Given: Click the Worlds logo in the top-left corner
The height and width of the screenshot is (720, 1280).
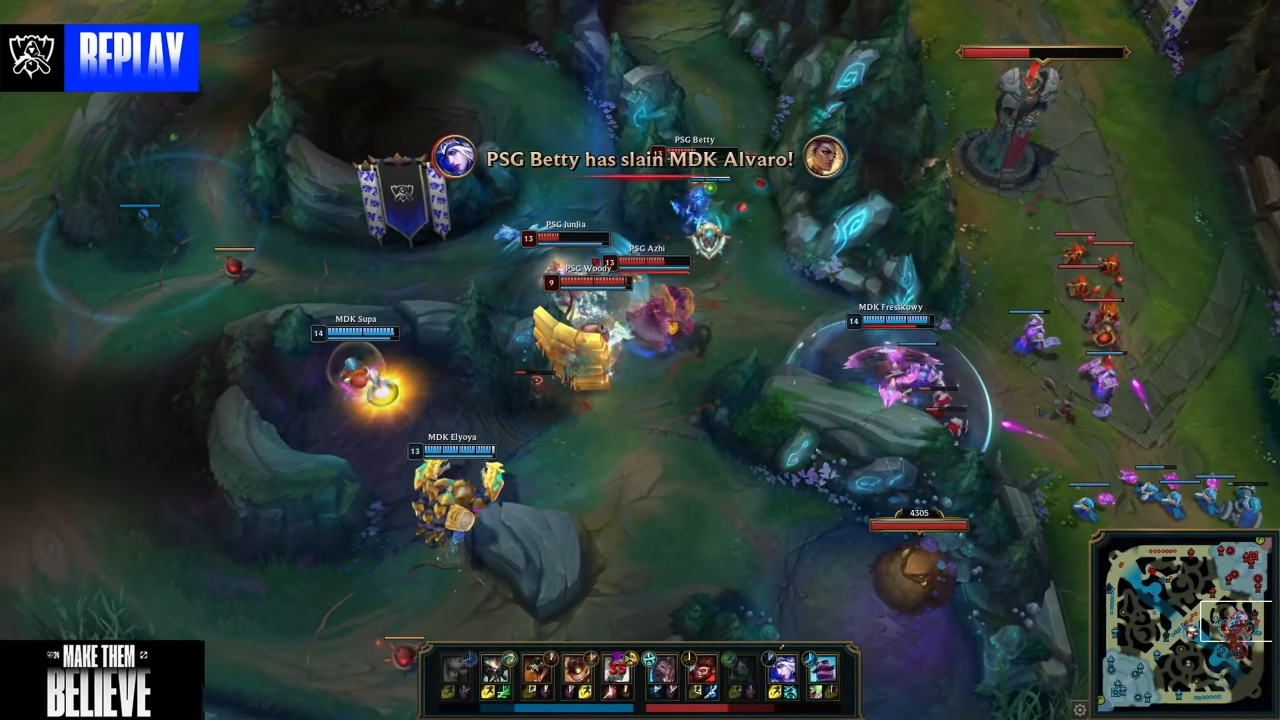Looking at the screenshot, I should point(32,55).
